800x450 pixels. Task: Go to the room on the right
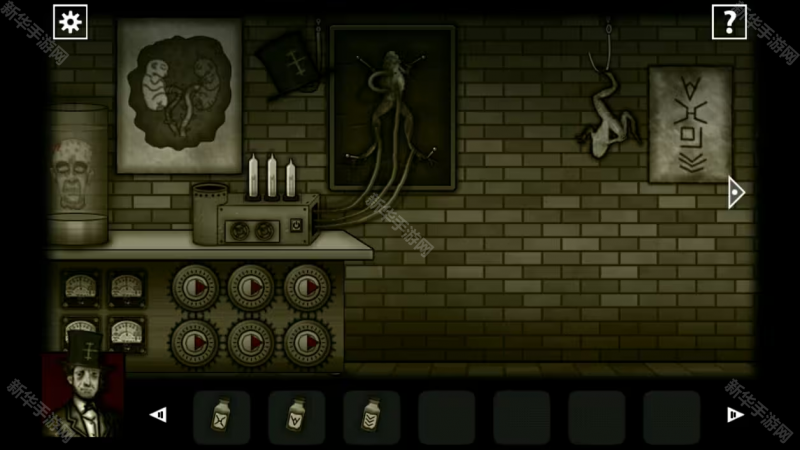click(736, 192)
